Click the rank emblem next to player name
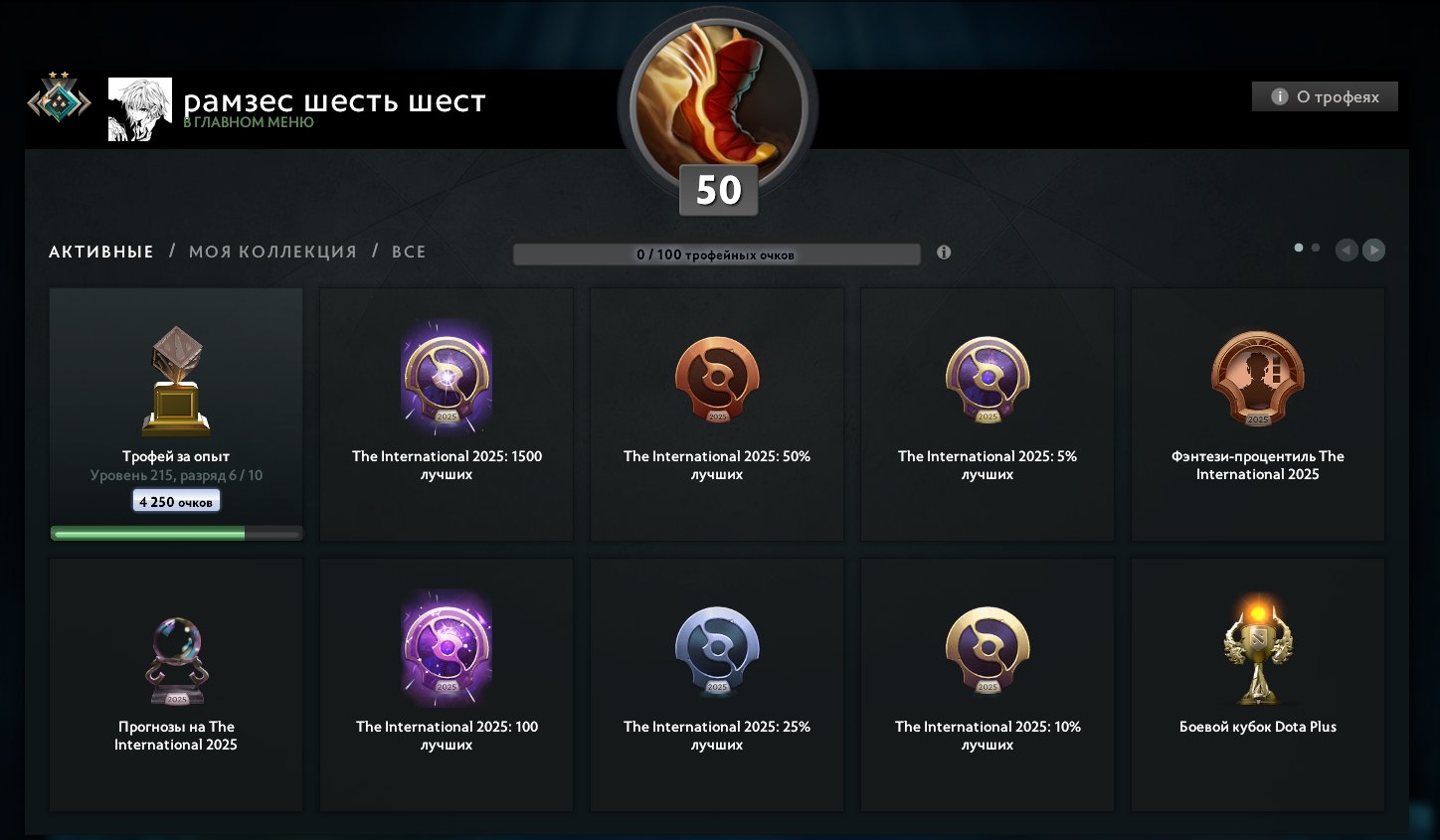Screen dimensions: 1440x840 tap(58, 99)
